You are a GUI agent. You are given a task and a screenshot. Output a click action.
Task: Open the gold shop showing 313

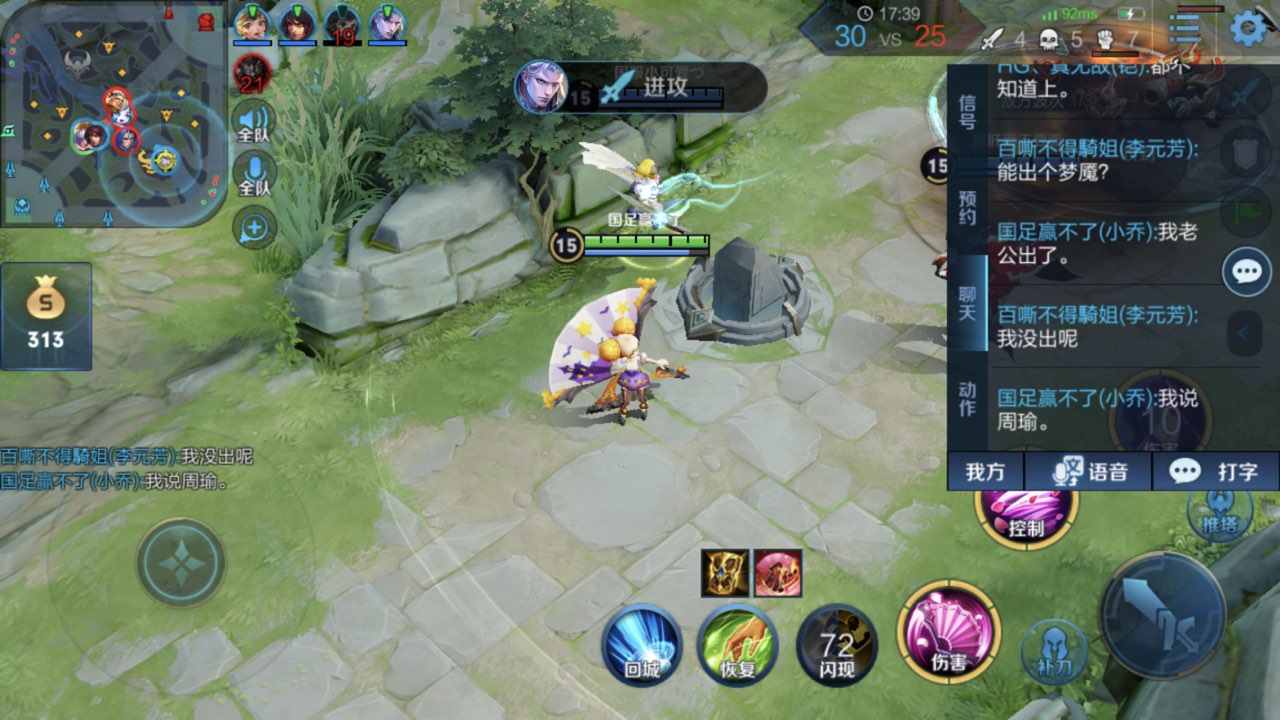coord(46,315)
